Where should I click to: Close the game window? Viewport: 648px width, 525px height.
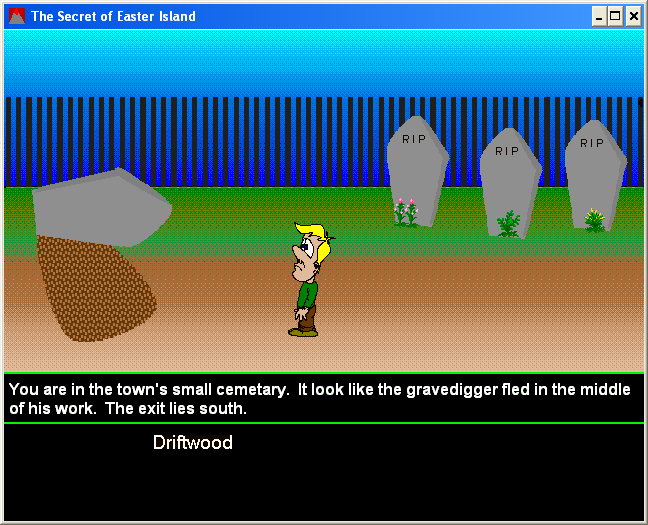(632, 16)
